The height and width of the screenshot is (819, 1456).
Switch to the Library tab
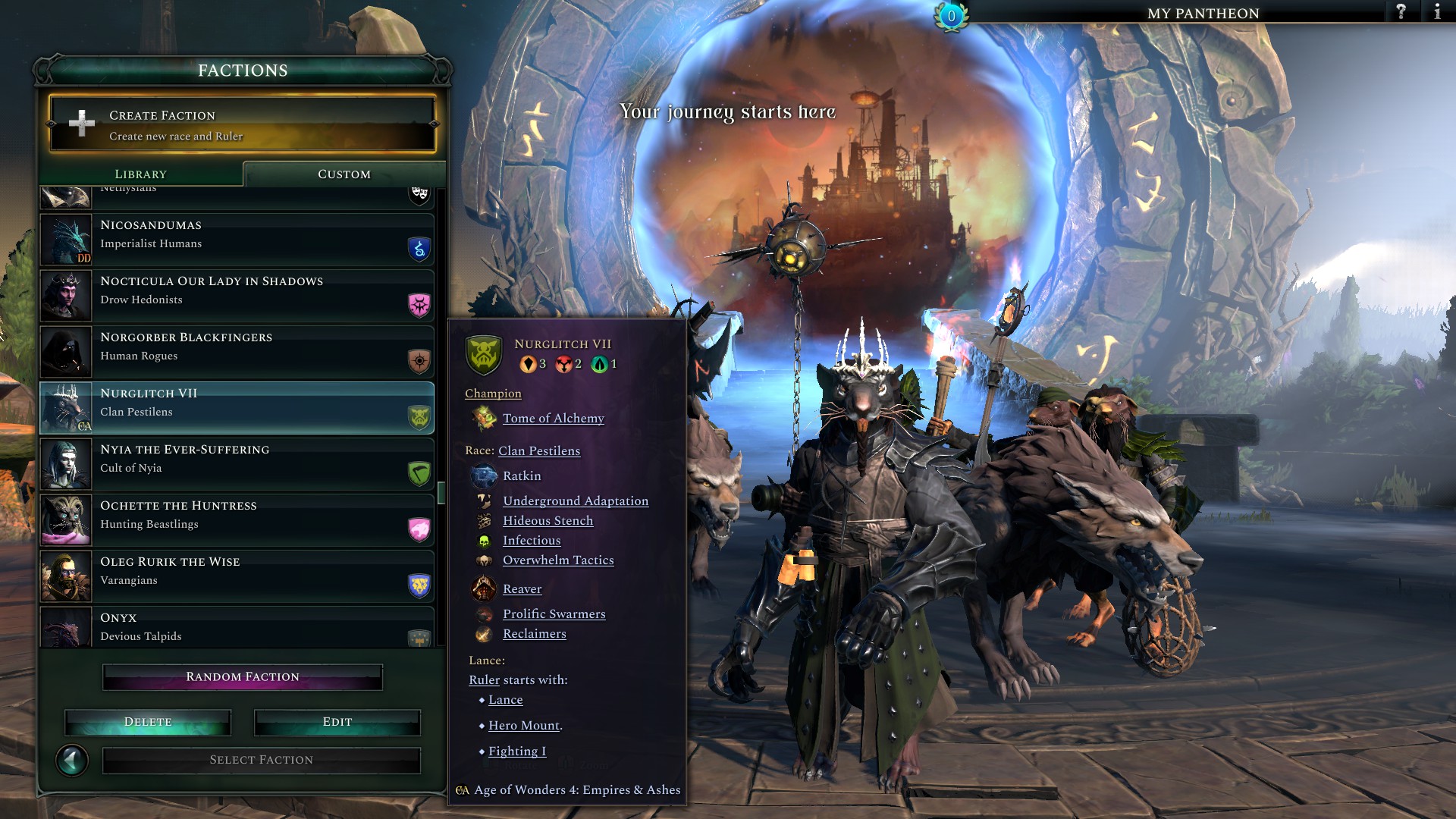click(x=140, y=174)
